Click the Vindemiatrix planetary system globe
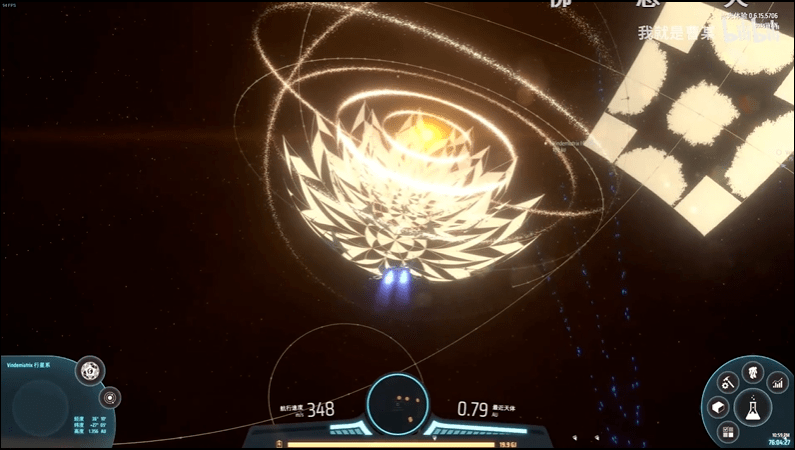The image size is (795, 450). 41,404
